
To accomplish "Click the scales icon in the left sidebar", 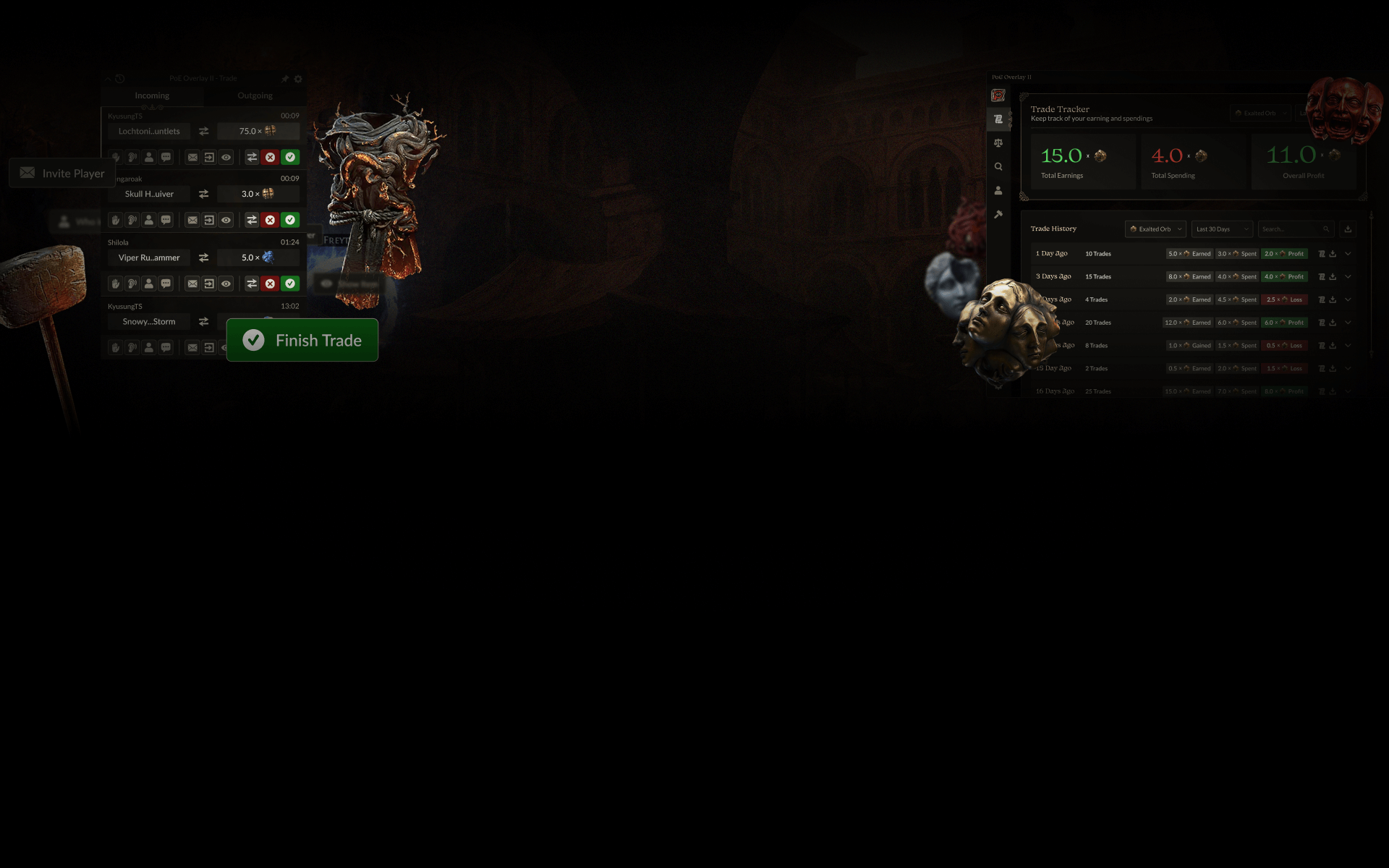I will coord(998,143).
